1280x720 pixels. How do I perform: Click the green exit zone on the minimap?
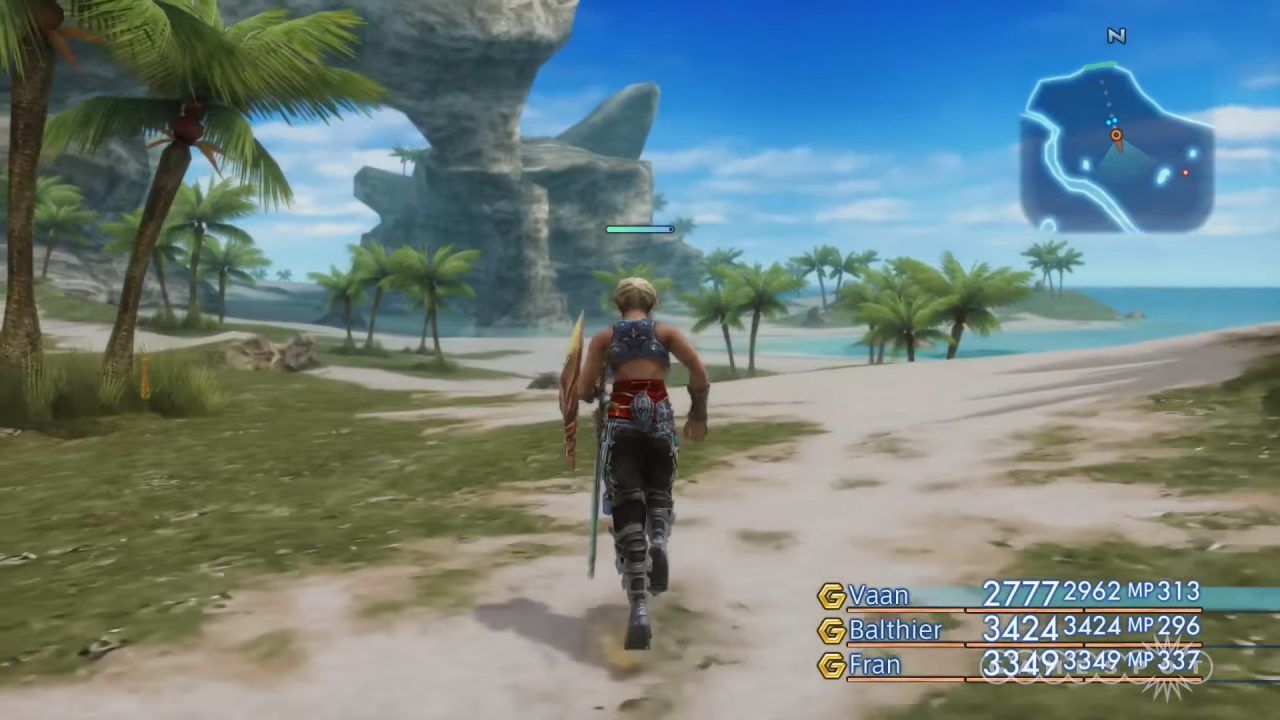point(1097,65)
